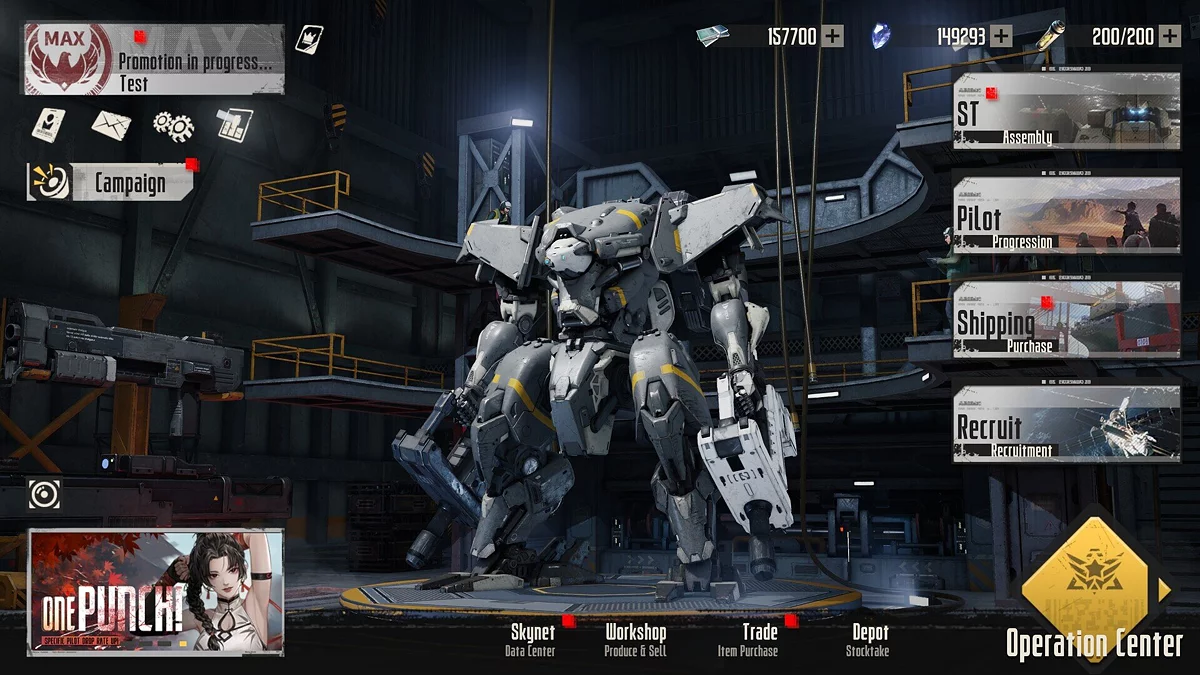
Task: Open the gears settings icon
Action: (x=173, y=125)
